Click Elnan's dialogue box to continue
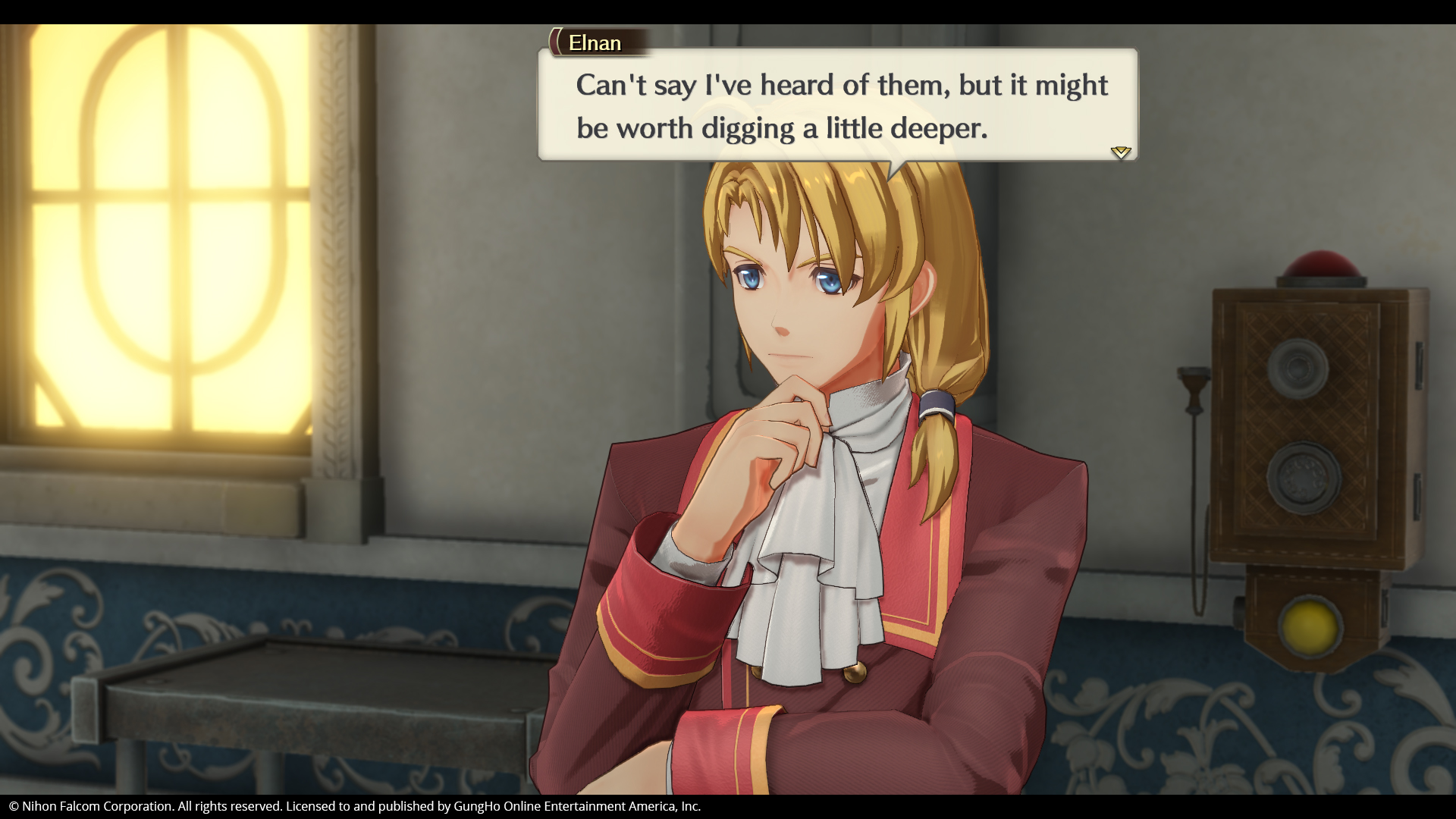 pos(837,105)
